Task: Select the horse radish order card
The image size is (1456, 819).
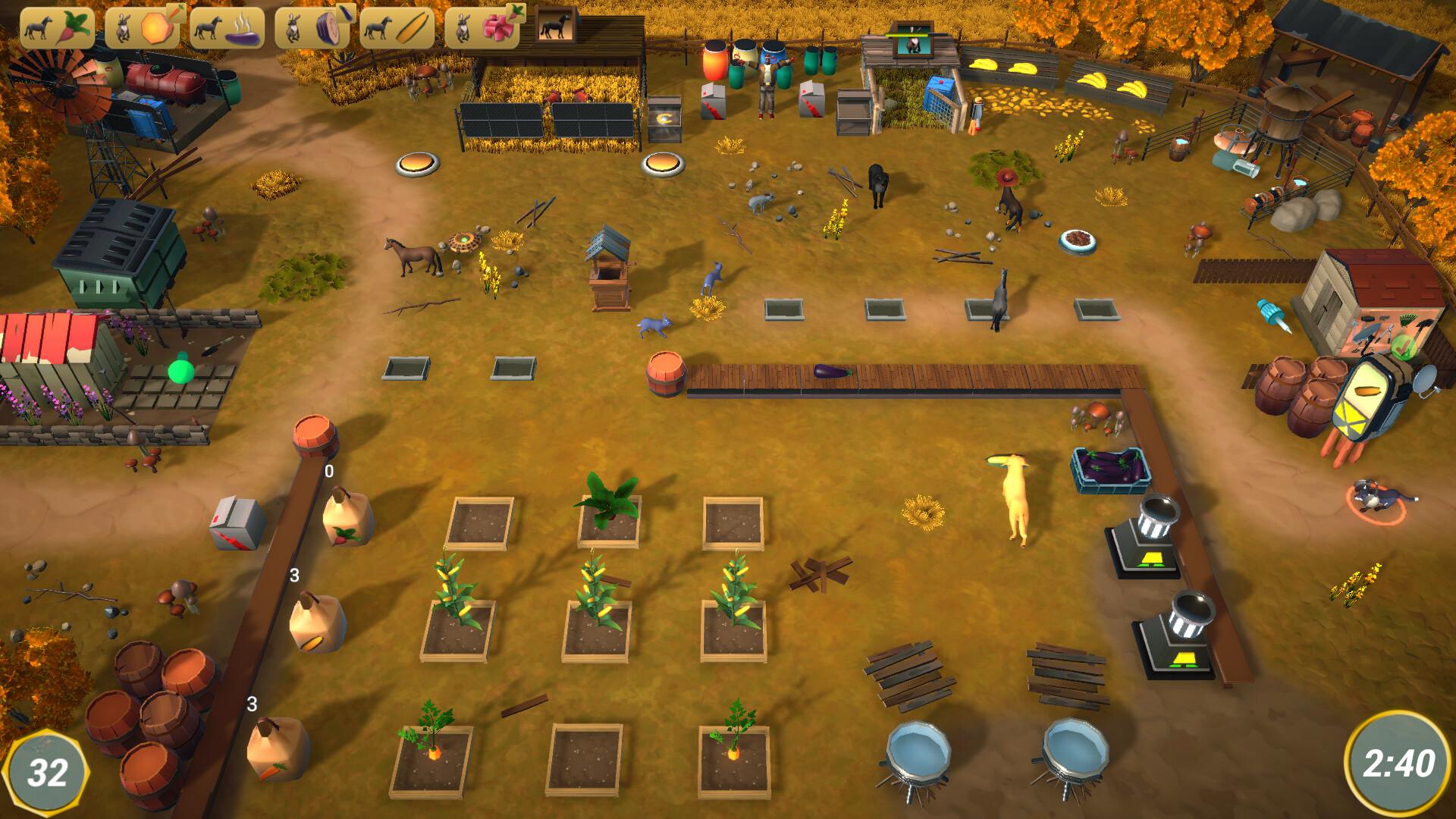Action: (x=57, y=27)
